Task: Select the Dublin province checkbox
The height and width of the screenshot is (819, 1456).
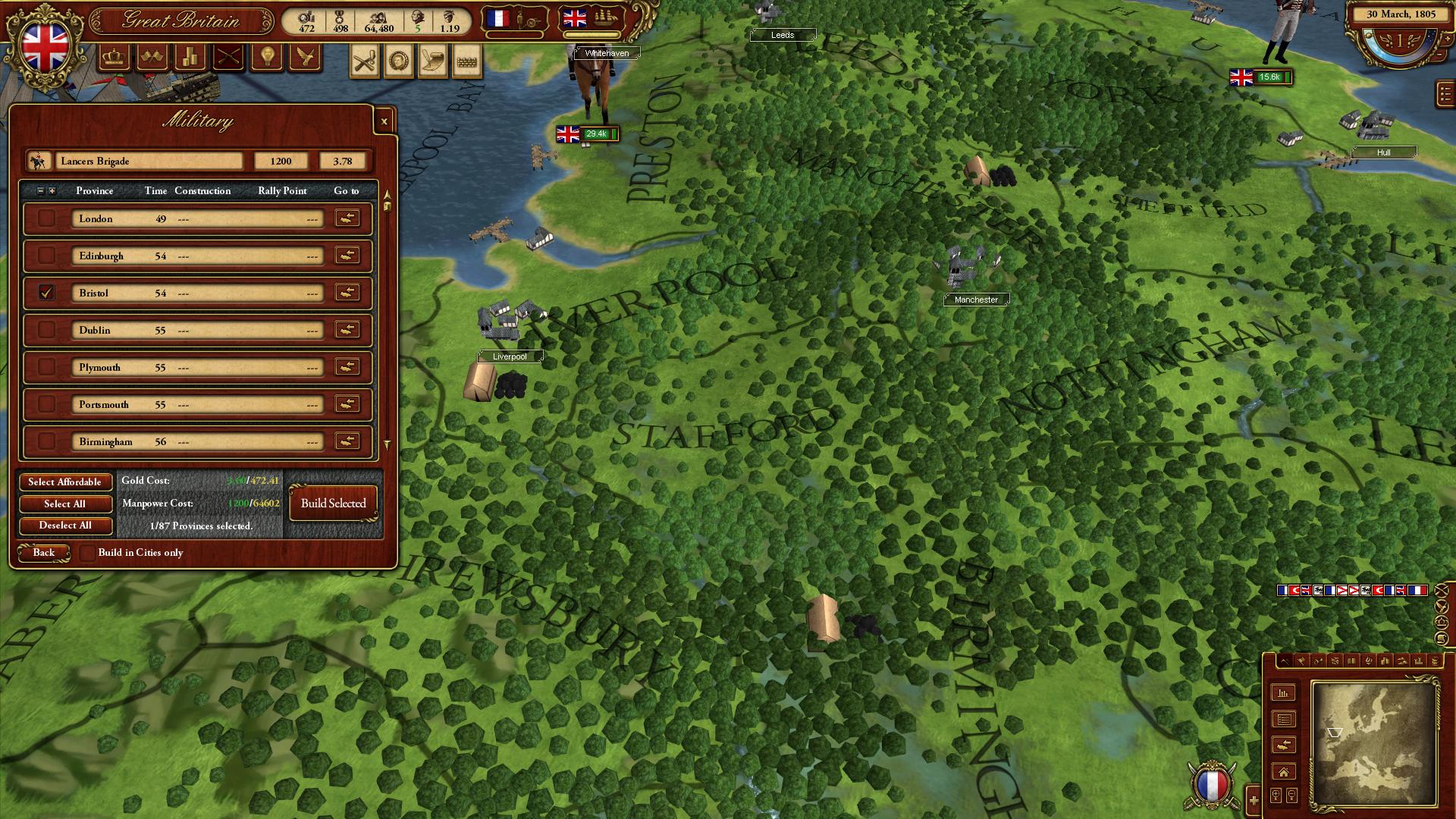Action: click(x=47, y=330)
